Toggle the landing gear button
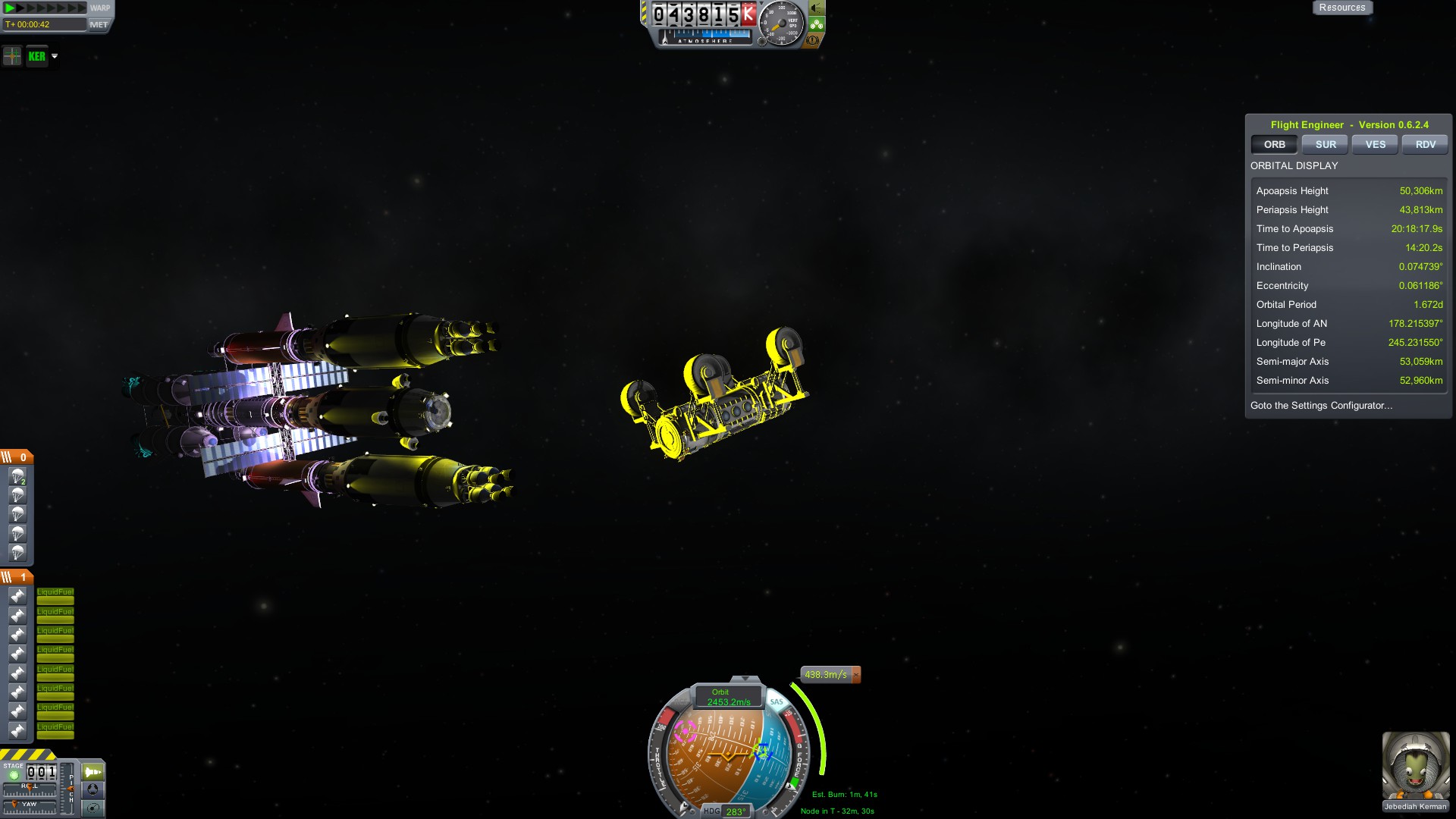The image size is (1456, 819). [816, 24]
